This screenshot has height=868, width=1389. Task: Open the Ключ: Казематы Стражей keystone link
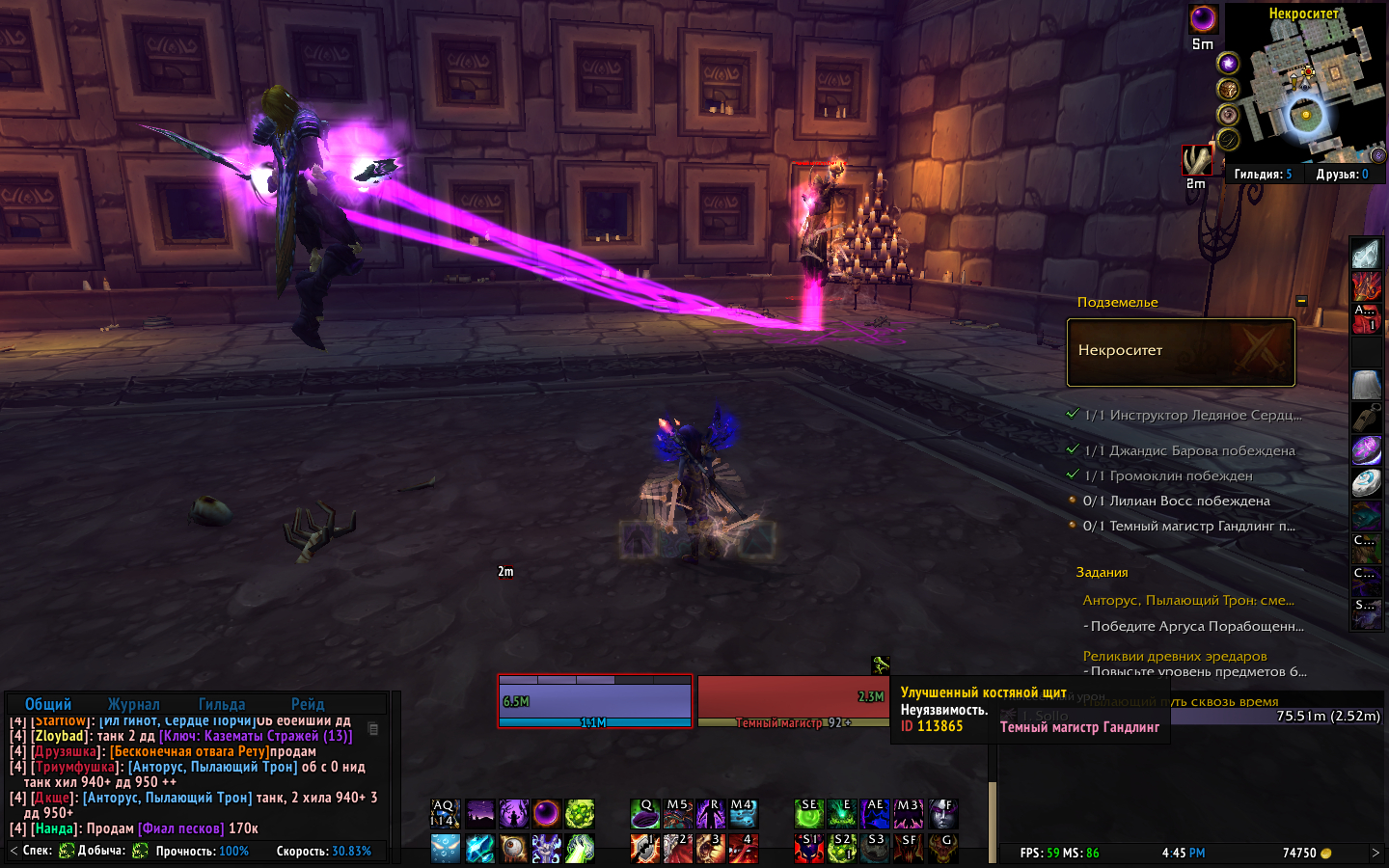coord(256,736)
